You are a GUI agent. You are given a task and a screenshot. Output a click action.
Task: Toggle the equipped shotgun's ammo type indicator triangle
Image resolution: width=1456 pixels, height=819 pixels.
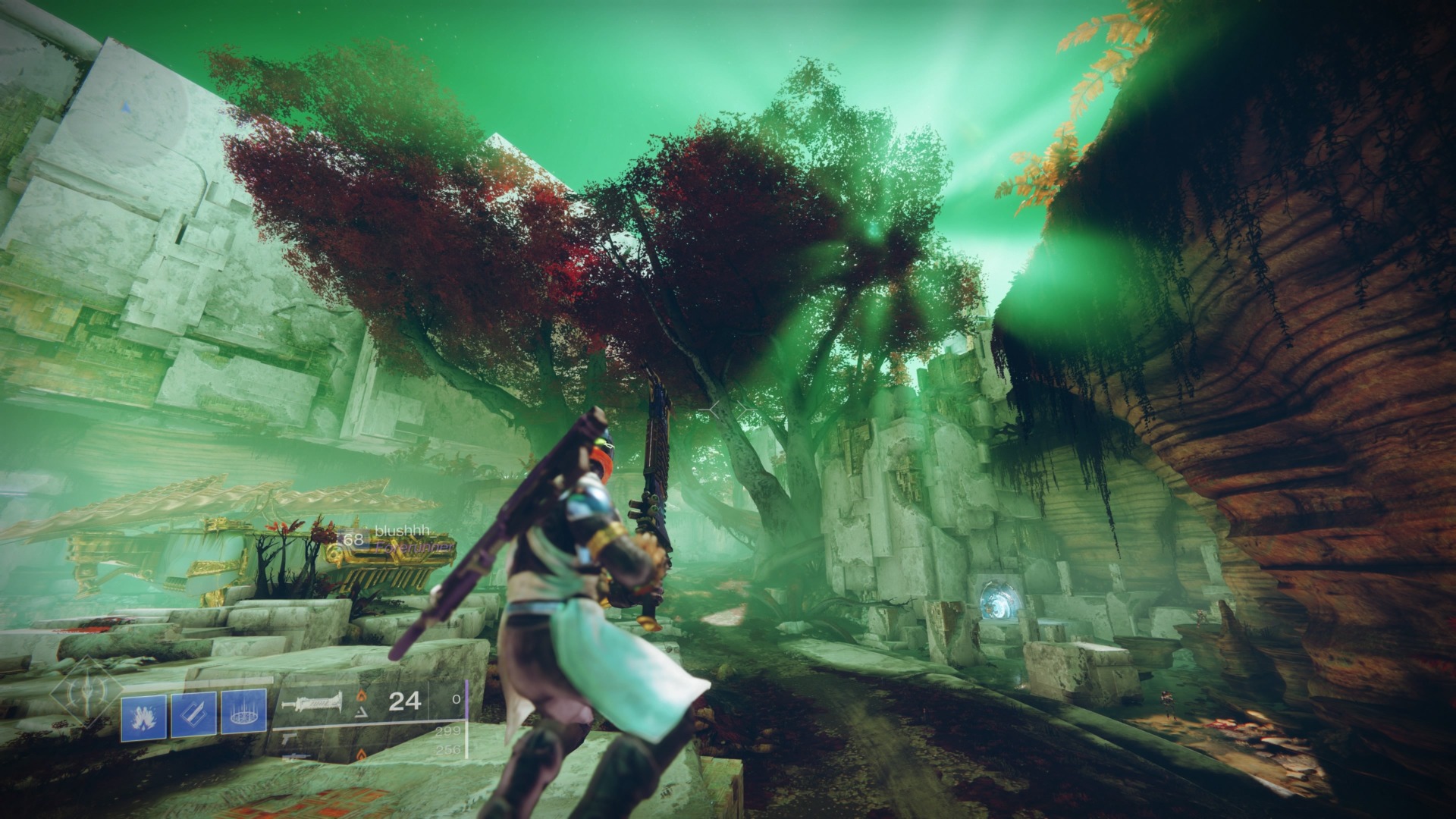(x=360, y=712)
